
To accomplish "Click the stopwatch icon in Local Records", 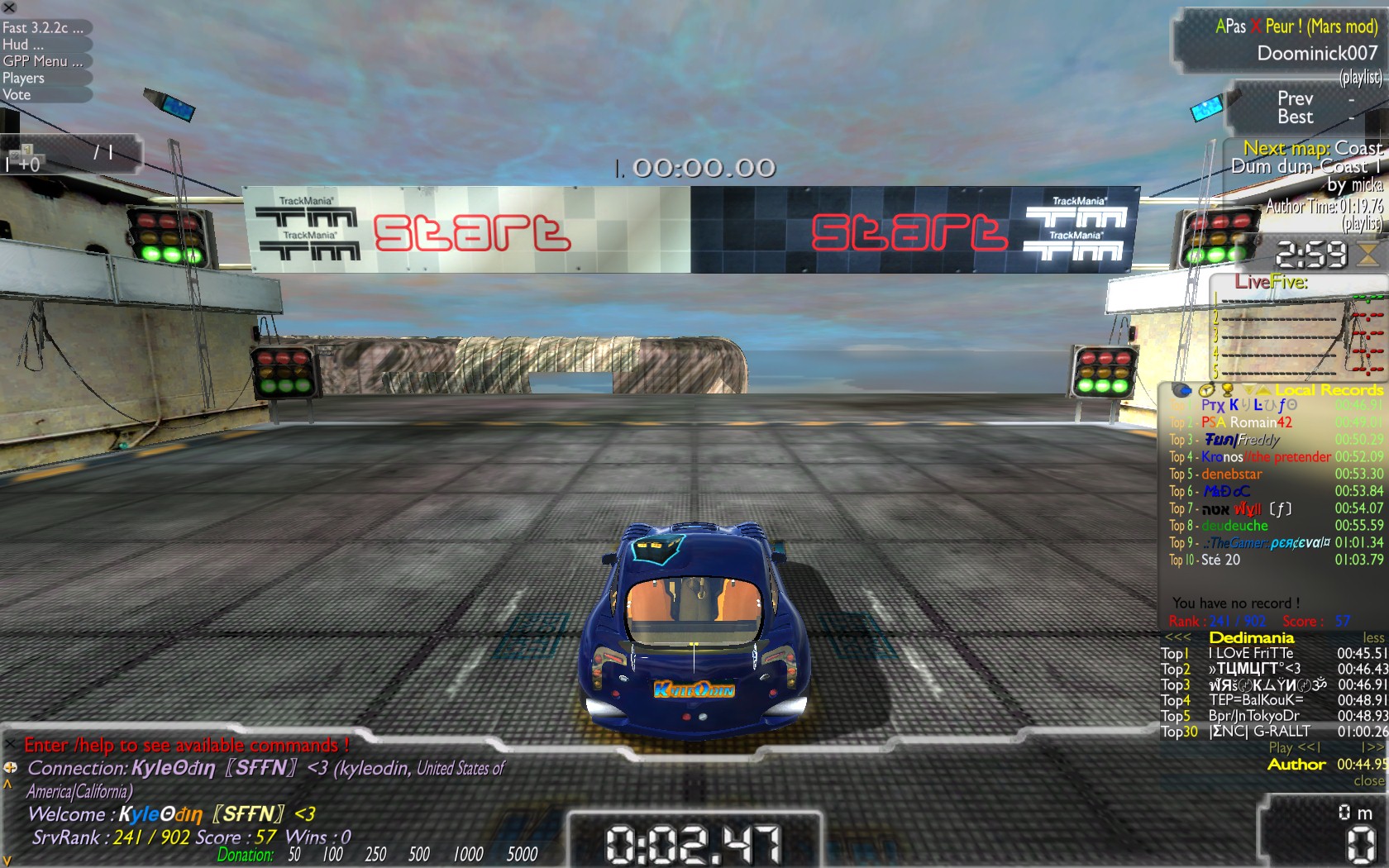I will [1206, 390].
